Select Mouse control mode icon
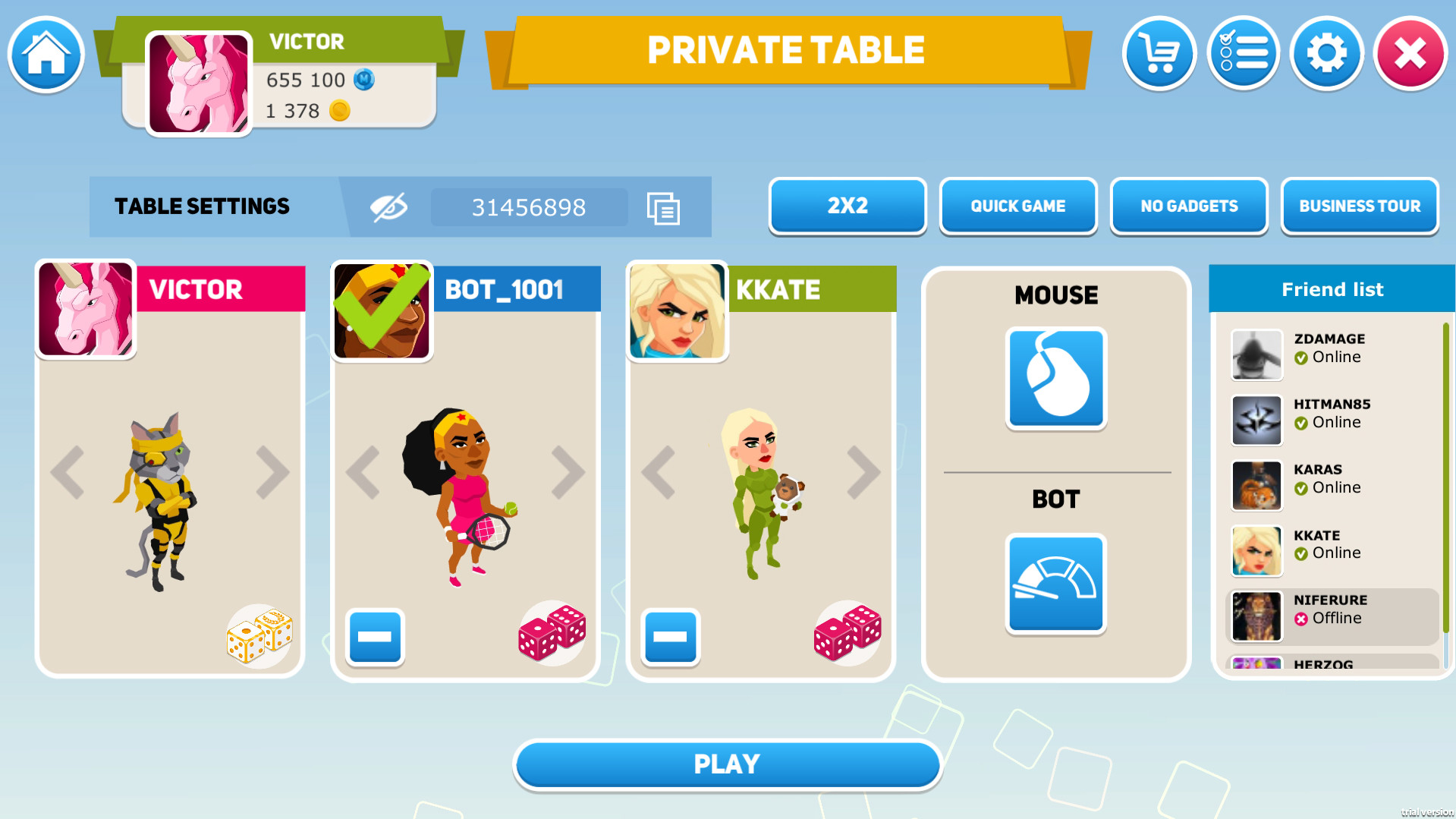The image size is (1456, 819). click(x=1055, y=379)
